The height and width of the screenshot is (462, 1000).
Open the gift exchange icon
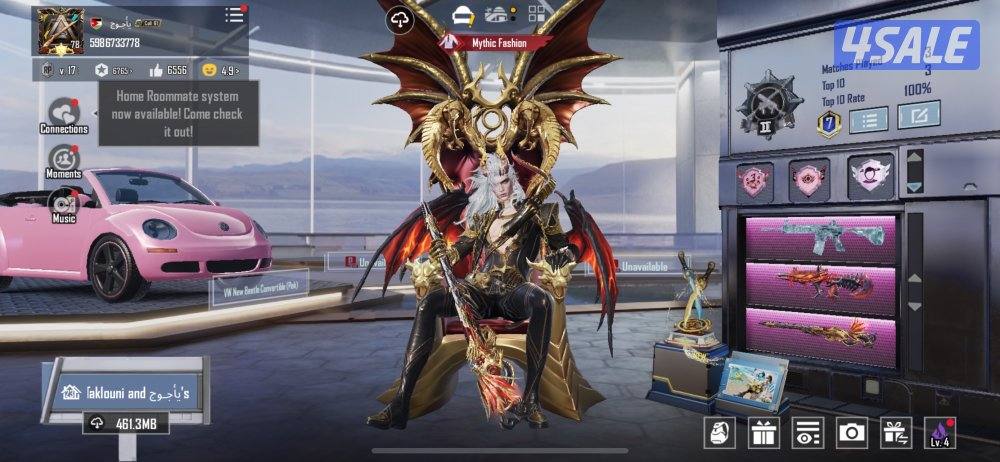coord(895,431)
